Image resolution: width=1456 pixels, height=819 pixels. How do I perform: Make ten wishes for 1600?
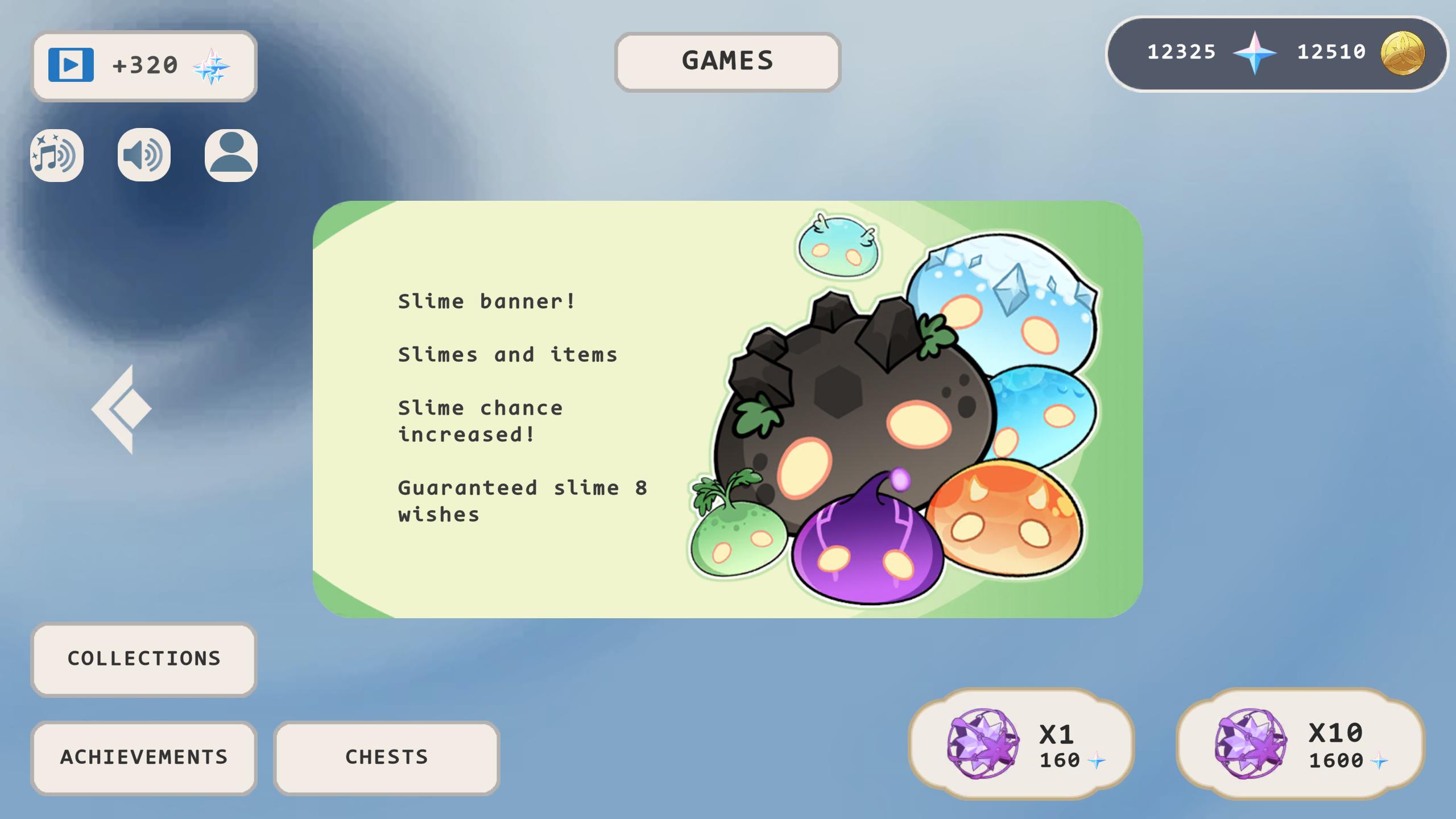pos(1285,744)
